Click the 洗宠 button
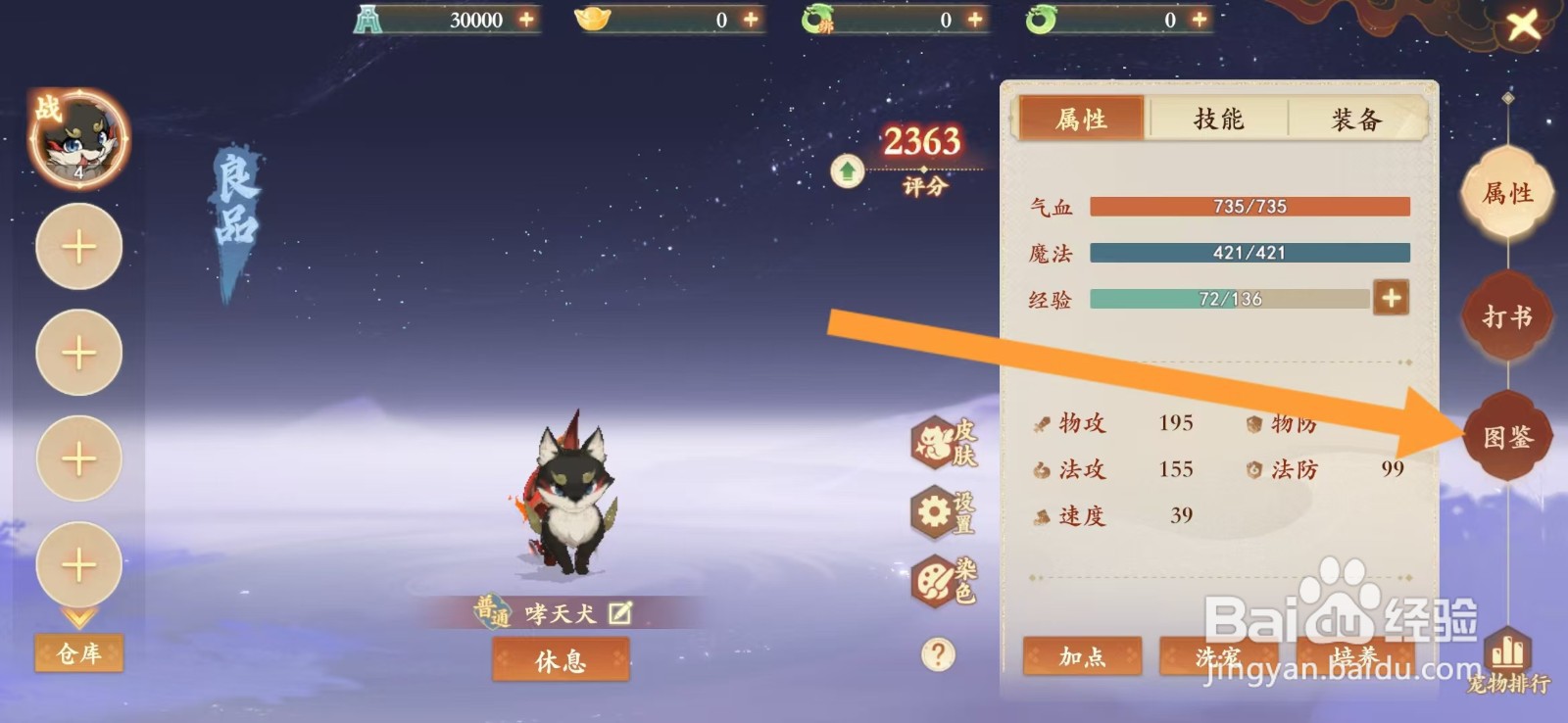1568x723 pixels. click(x=1218, y=659)
